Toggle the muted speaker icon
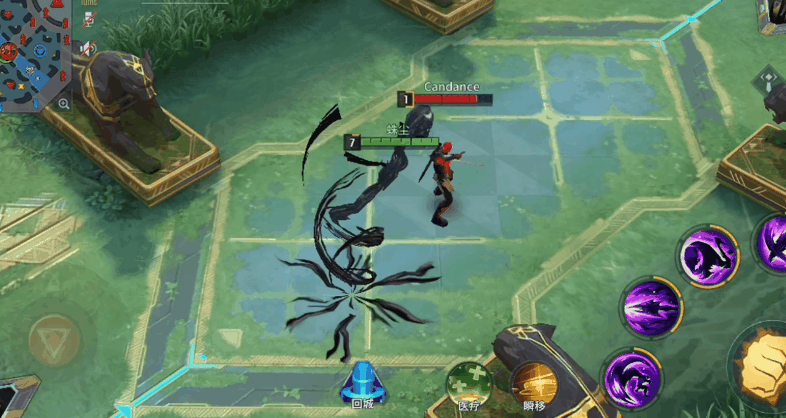Image resolution: width=786 pixels, height=418 pixels. (89, 48)
